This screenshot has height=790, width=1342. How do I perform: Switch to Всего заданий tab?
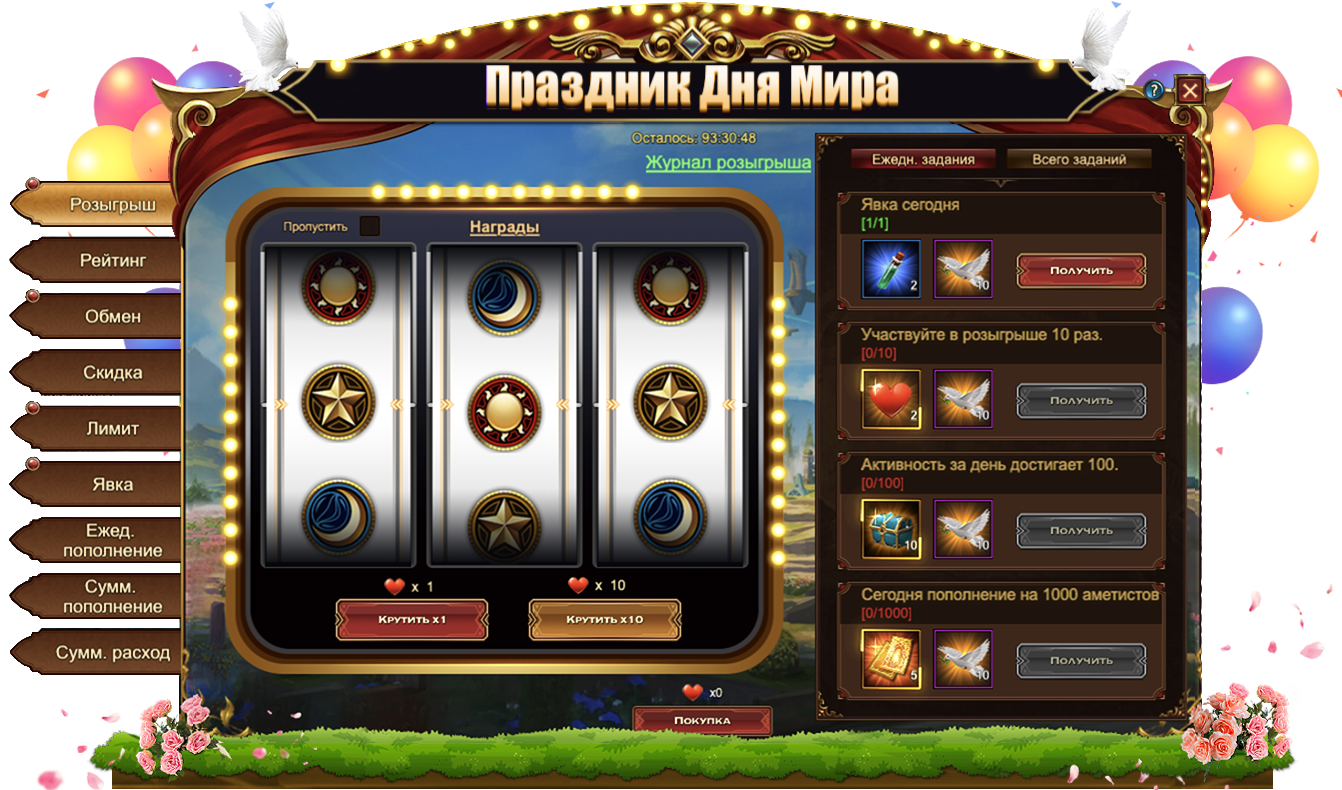[x=1079, y=160]
